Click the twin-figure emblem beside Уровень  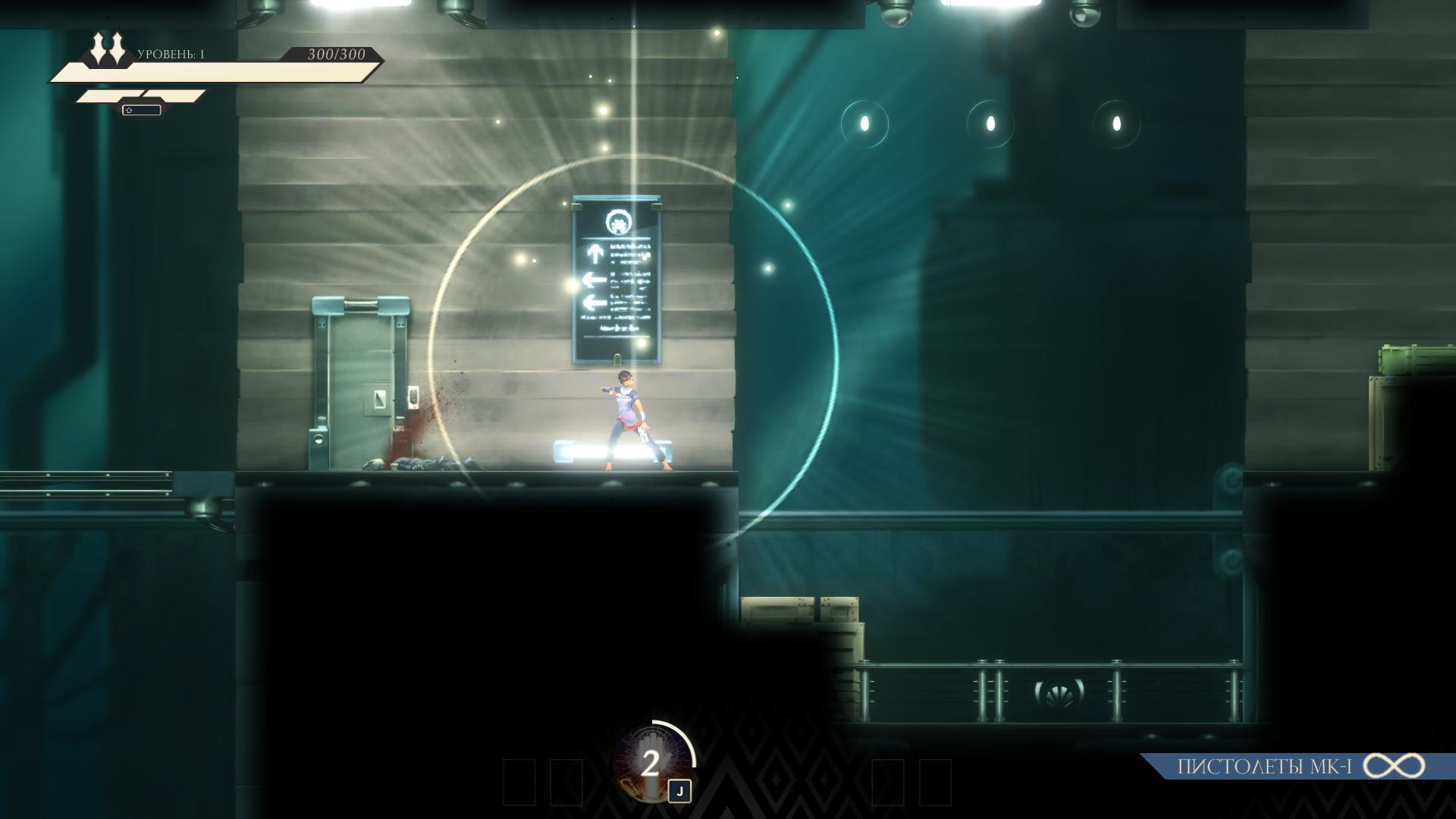tap(108, 49)
